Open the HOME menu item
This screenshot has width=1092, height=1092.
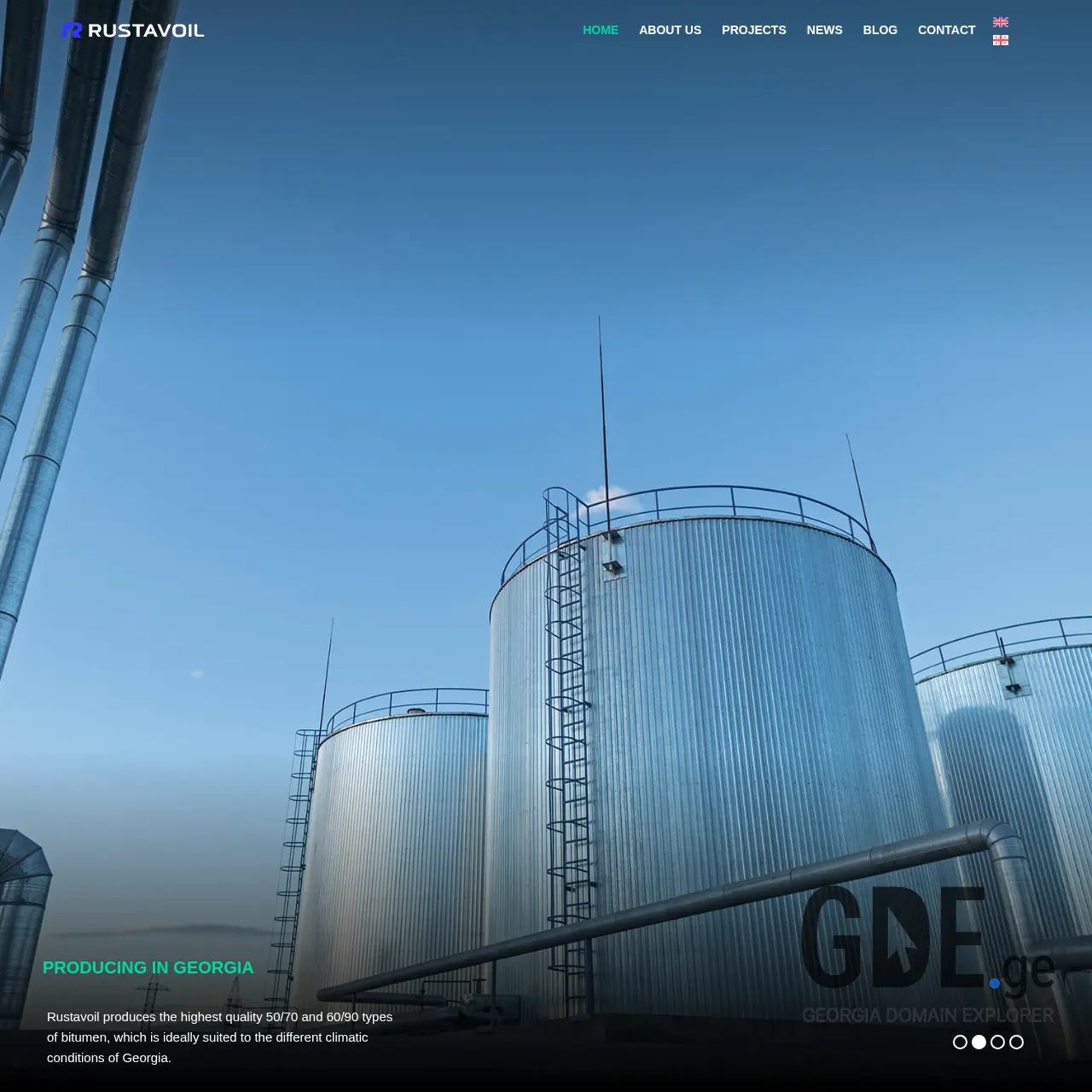click(601, 30)
